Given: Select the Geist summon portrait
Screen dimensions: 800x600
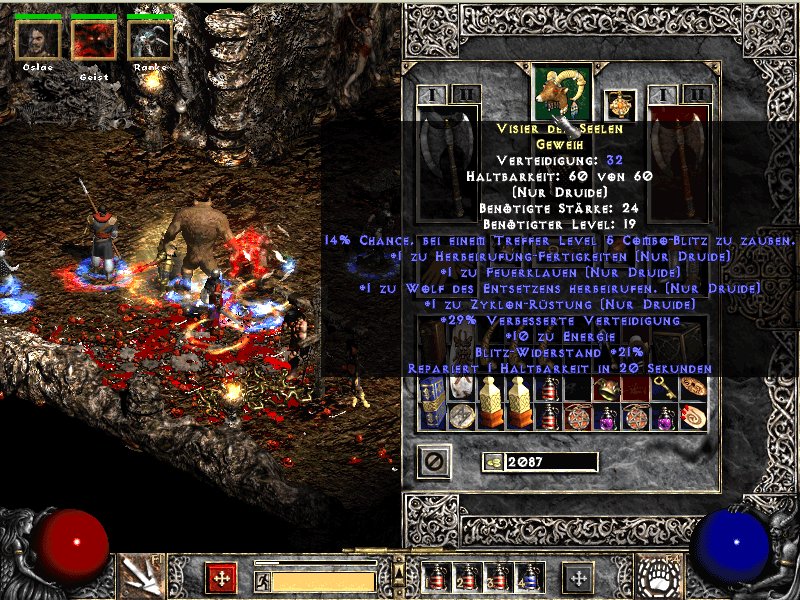Looking at the screenshot, I should (94, 39).
